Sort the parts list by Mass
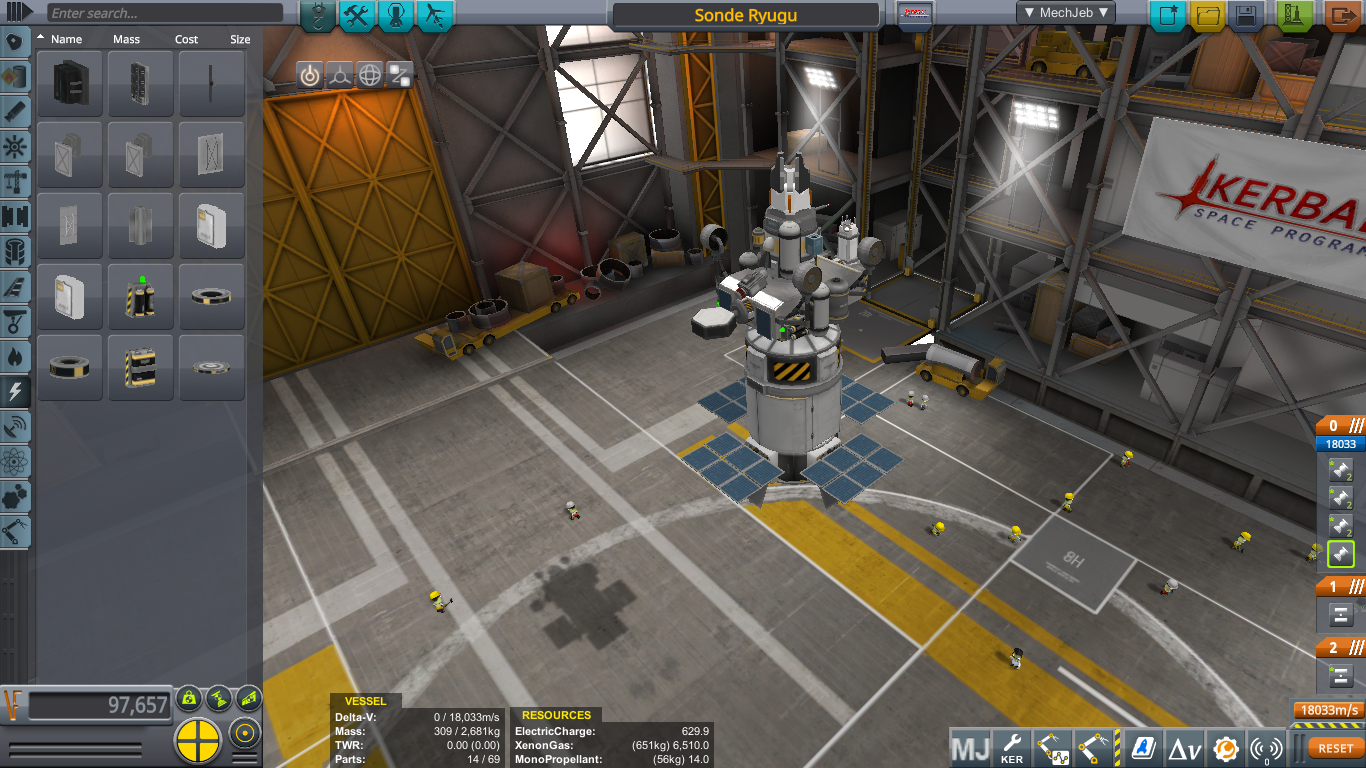 click(126, 39)
